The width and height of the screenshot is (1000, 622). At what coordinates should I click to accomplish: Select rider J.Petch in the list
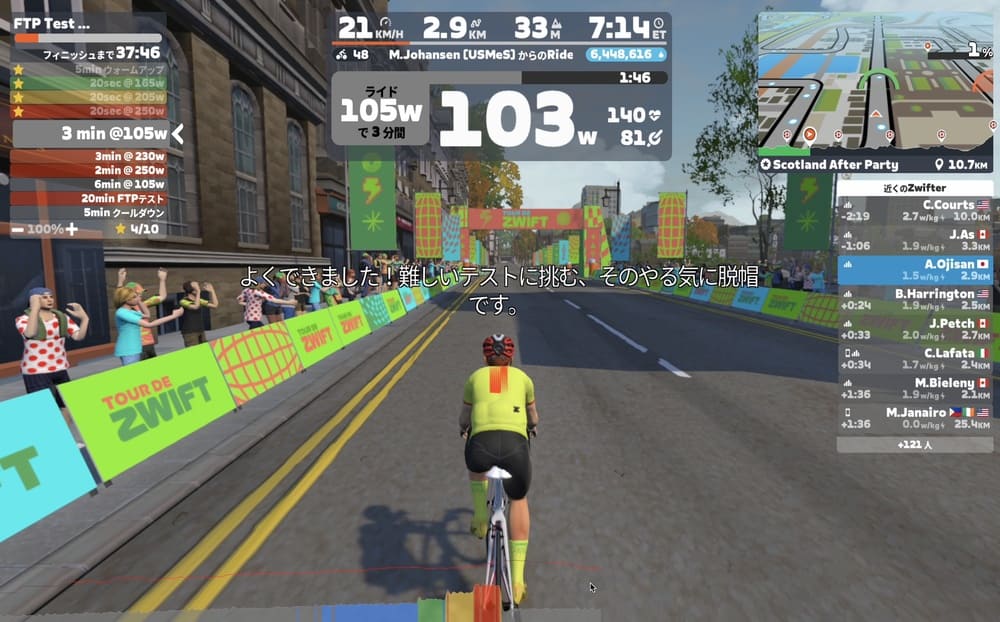click(x=915, y=329)
